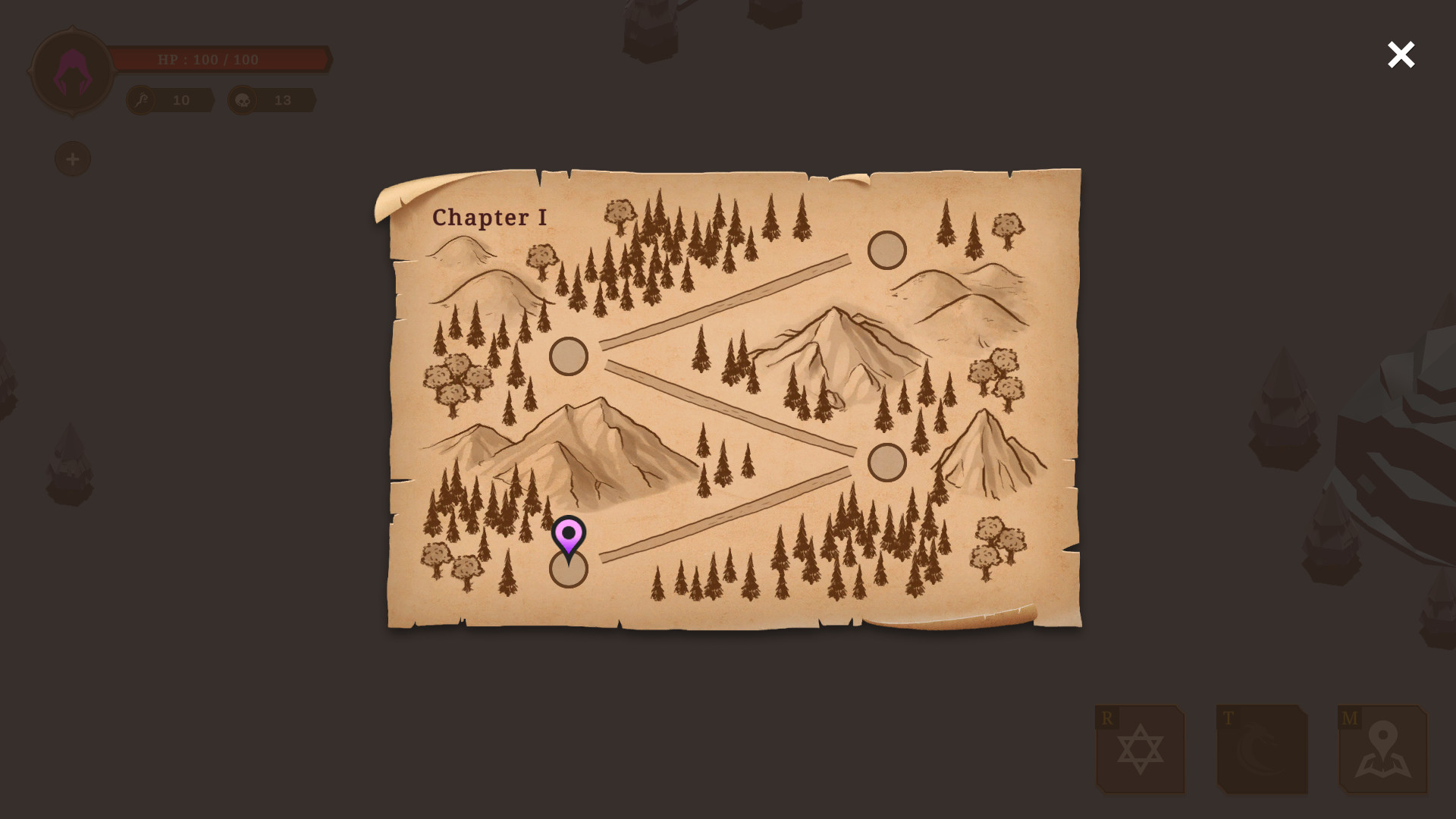Select the key currency icon

140,99
